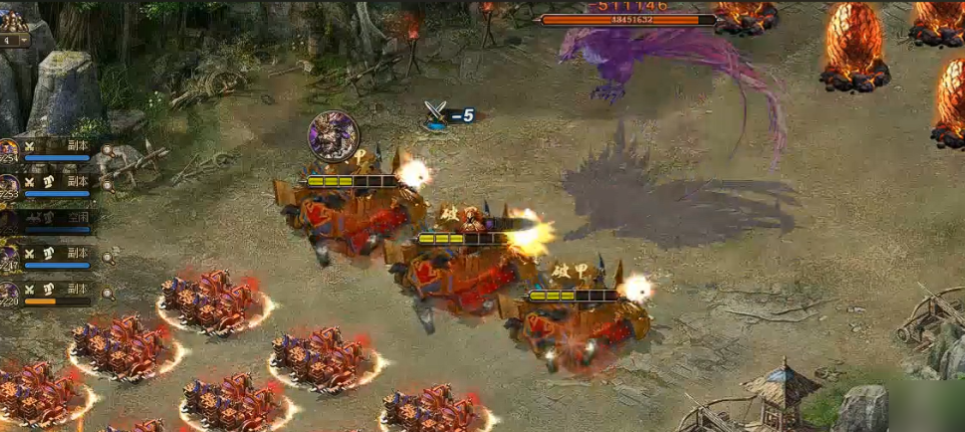The height and width of the screenshot is (432, 965).
Task: Open the magnifier beside the orange-bar hero
Action: point(107,294)
